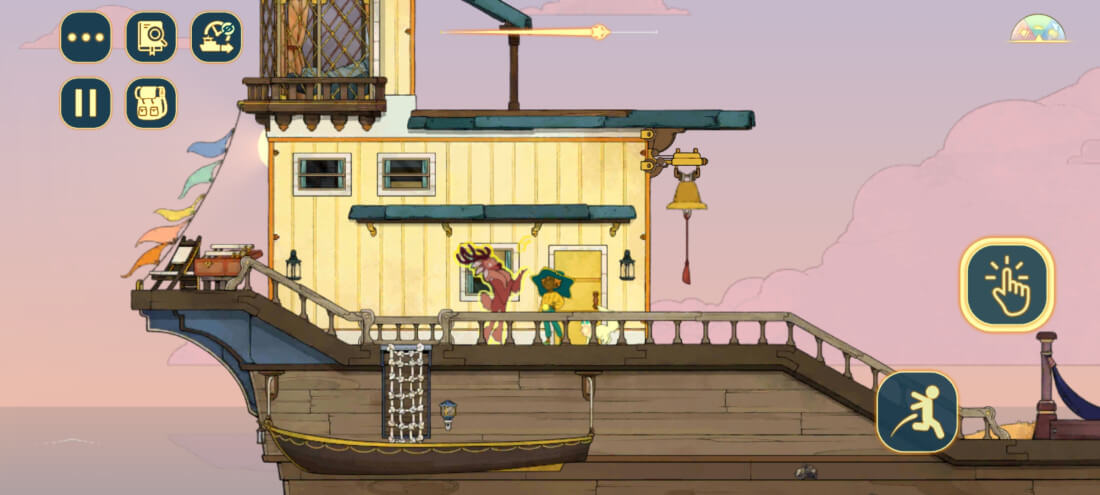Open the journal with magnifying glass icon
Screen dimensions: 1100x495
point(151,38)
